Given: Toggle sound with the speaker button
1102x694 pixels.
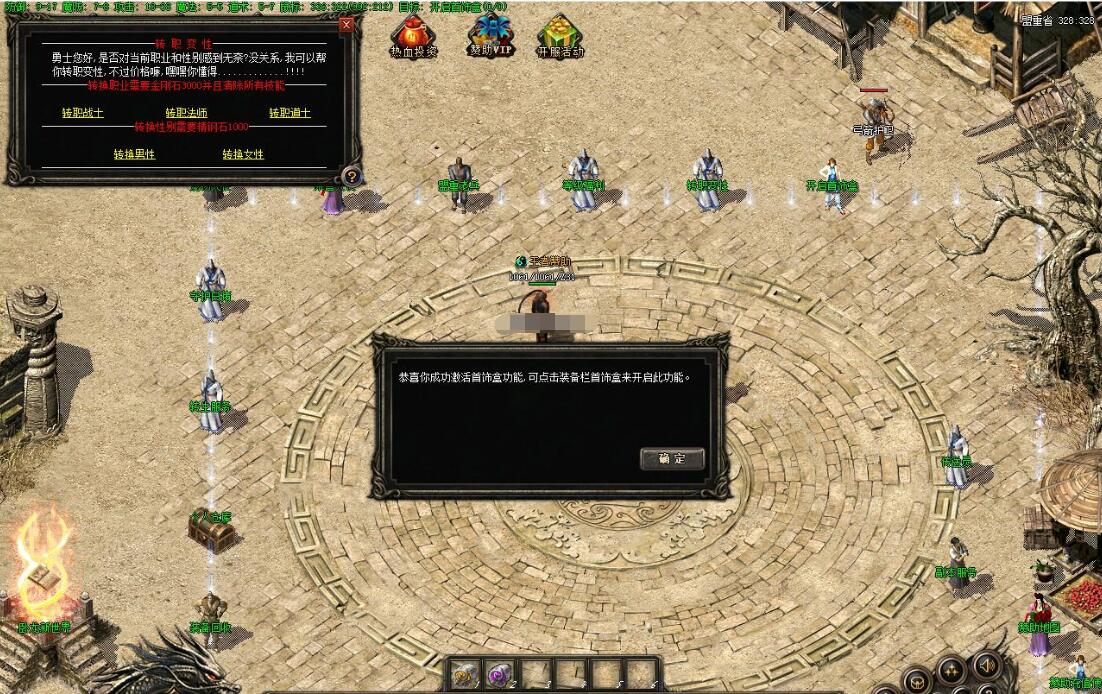Looking at the screenshot, I should pos(985,664).
